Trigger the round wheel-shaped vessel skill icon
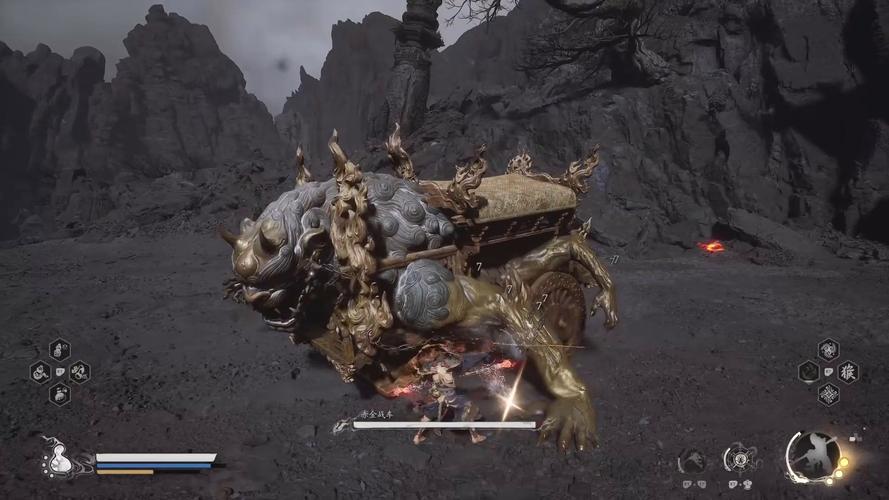Viewport: 889px width, 500px height. point(737,459)
